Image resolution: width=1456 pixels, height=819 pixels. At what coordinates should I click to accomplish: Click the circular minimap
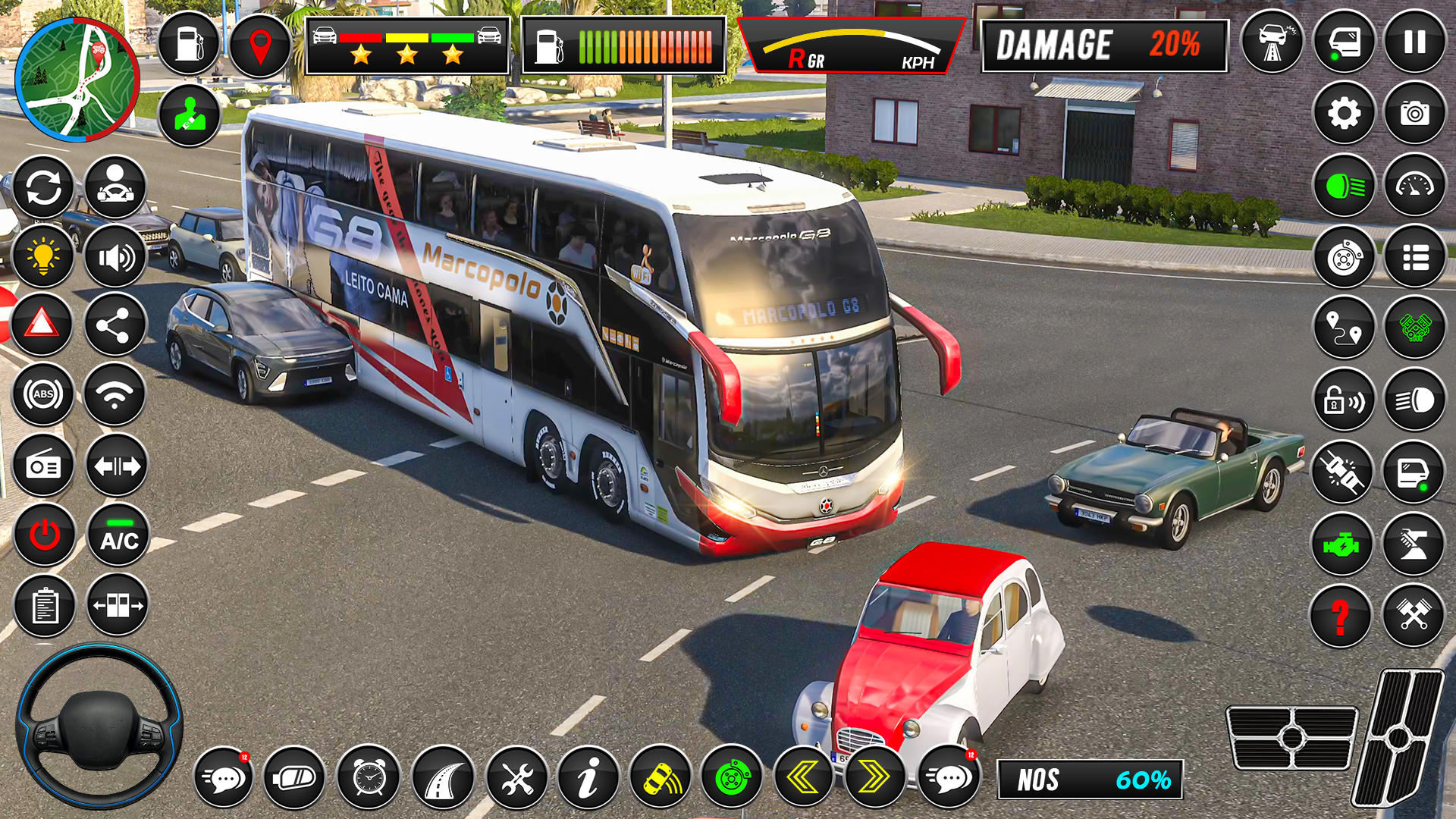point(77,80)
